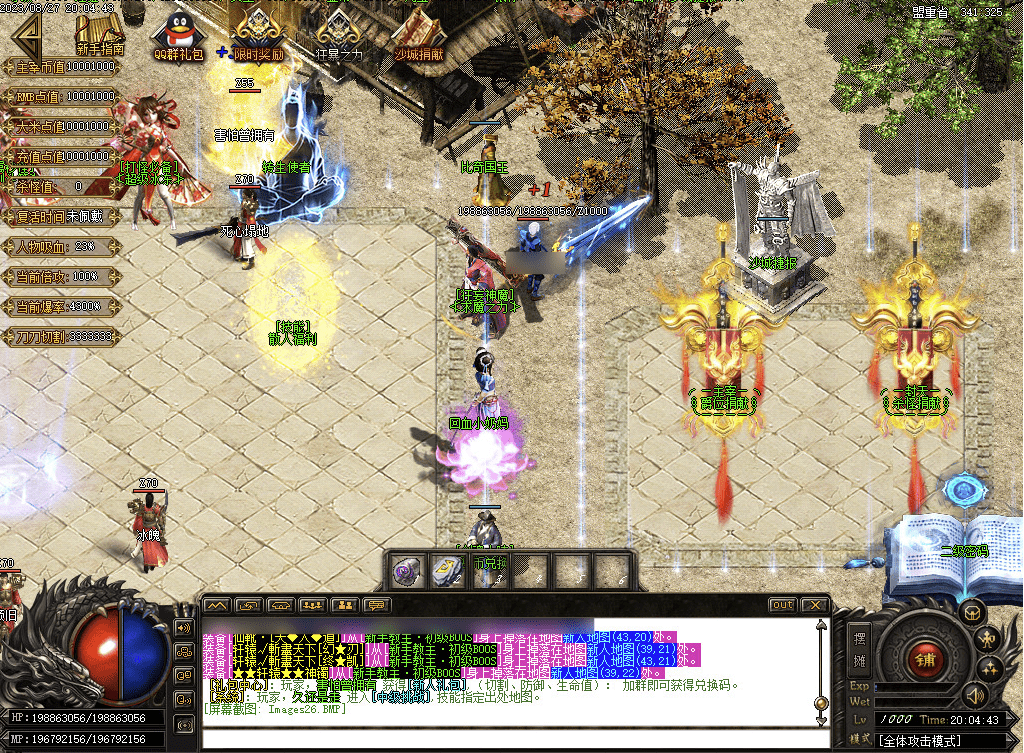Viewport: 1024px width, 753px height.
Task: Open the QQ群礼包 penguin gift icon
Action: (178, 36)
